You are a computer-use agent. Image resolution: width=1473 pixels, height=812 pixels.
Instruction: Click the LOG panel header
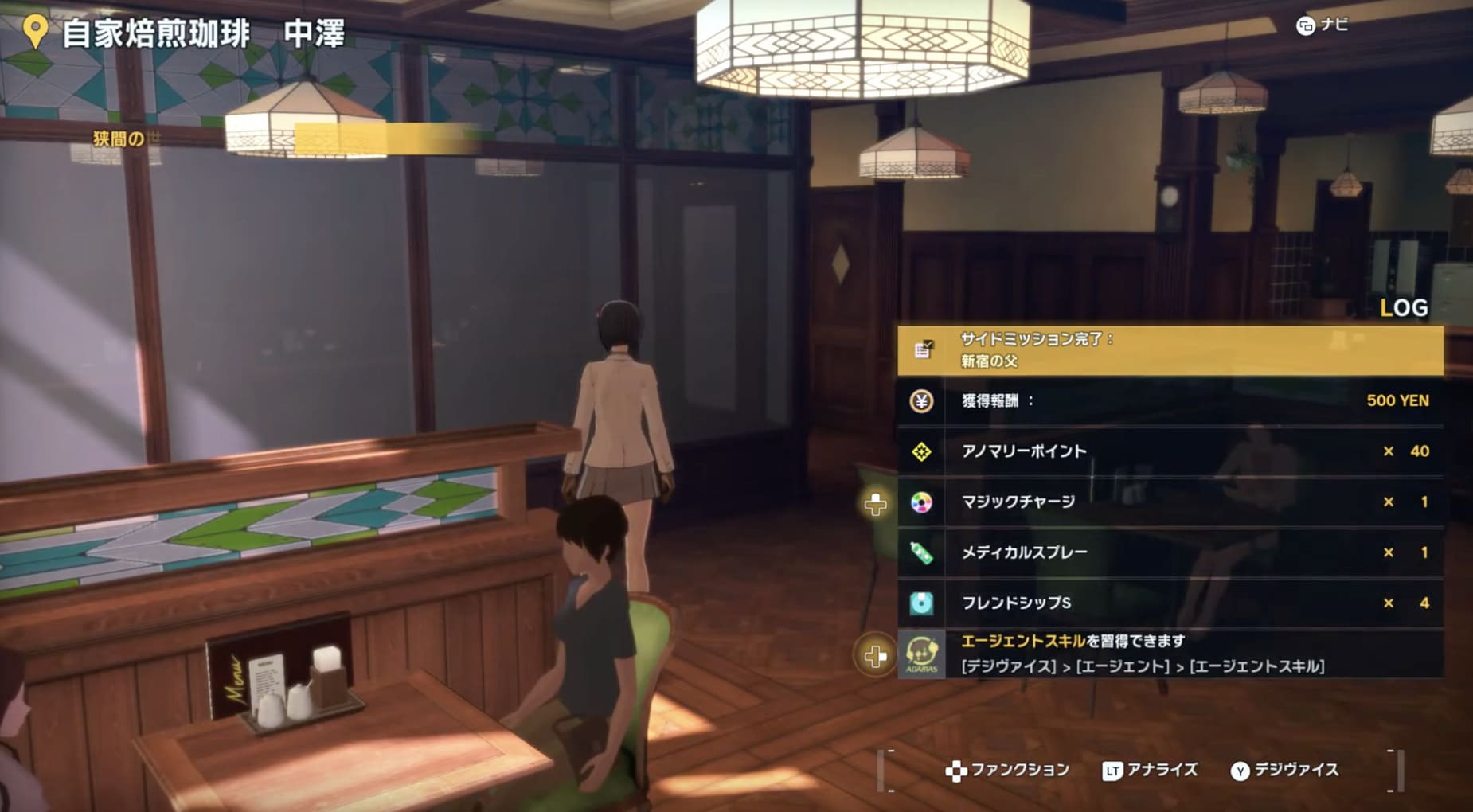coord(1403,308)
